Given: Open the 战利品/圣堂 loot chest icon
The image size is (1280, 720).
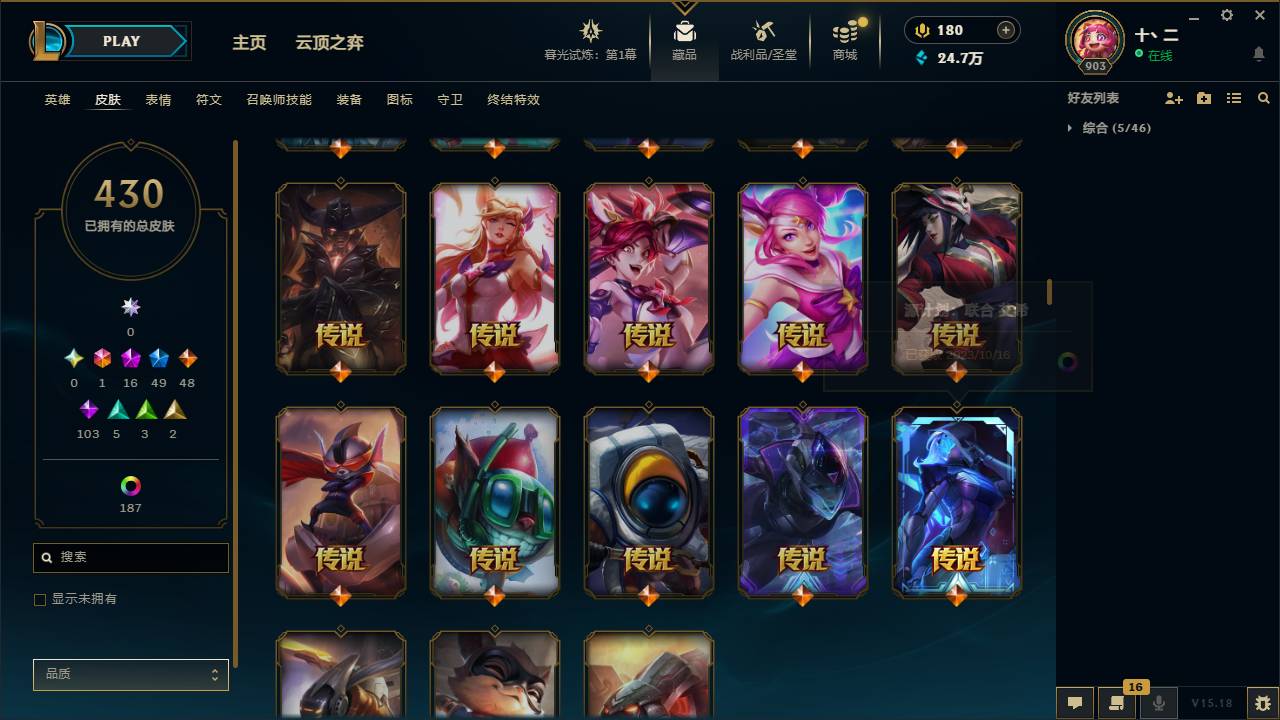Looking at the screenshot, I should tap(756, 30).
